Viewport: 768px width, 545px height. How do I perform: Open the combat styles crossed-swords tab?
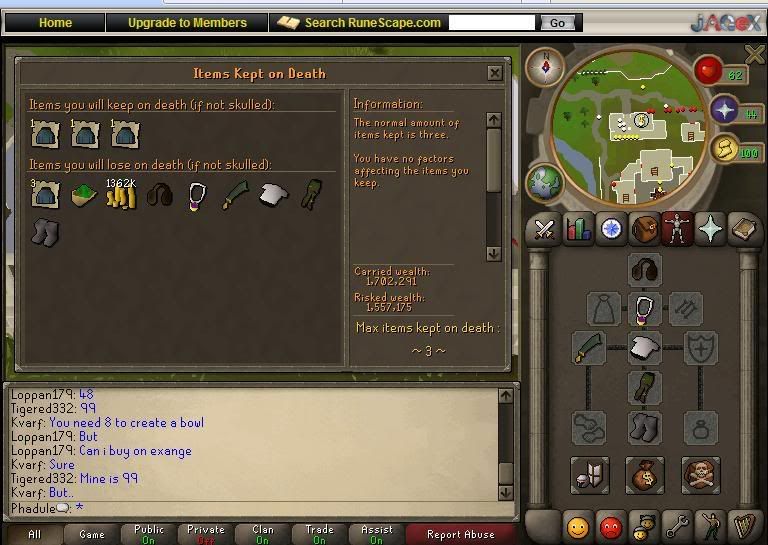pos(544,230)
